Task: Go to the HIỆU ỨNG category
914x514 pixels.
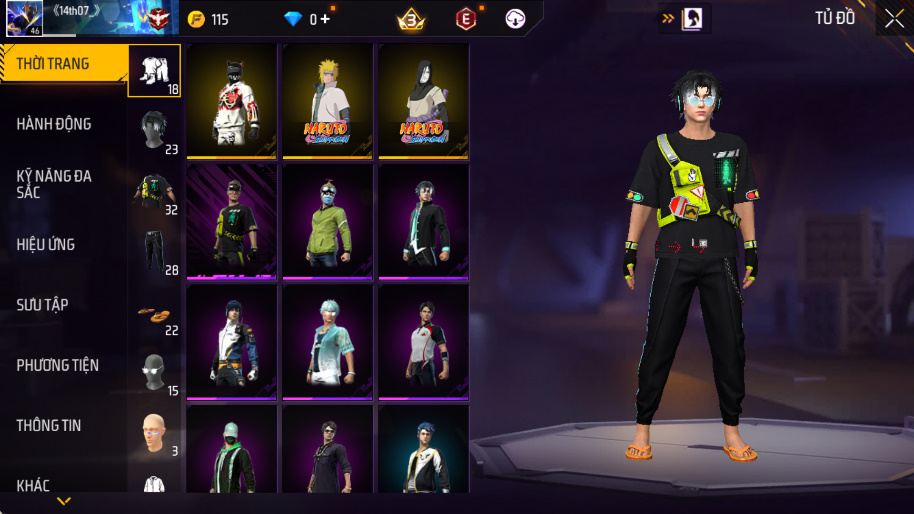Action: click(46, 245)
